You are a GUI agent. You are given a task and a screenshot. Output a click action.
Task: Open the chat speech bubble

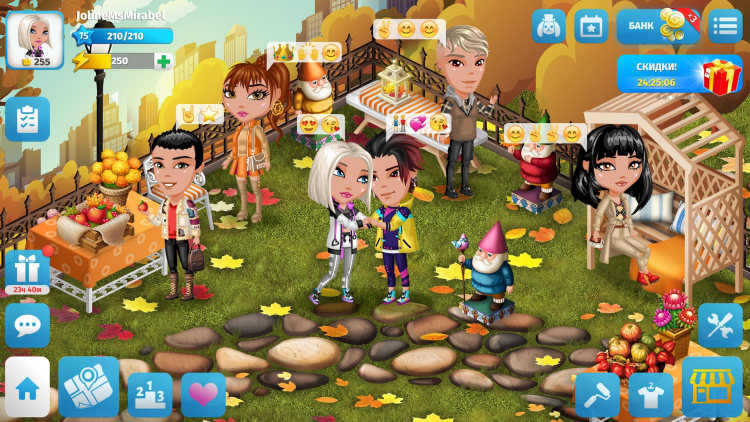27,324
